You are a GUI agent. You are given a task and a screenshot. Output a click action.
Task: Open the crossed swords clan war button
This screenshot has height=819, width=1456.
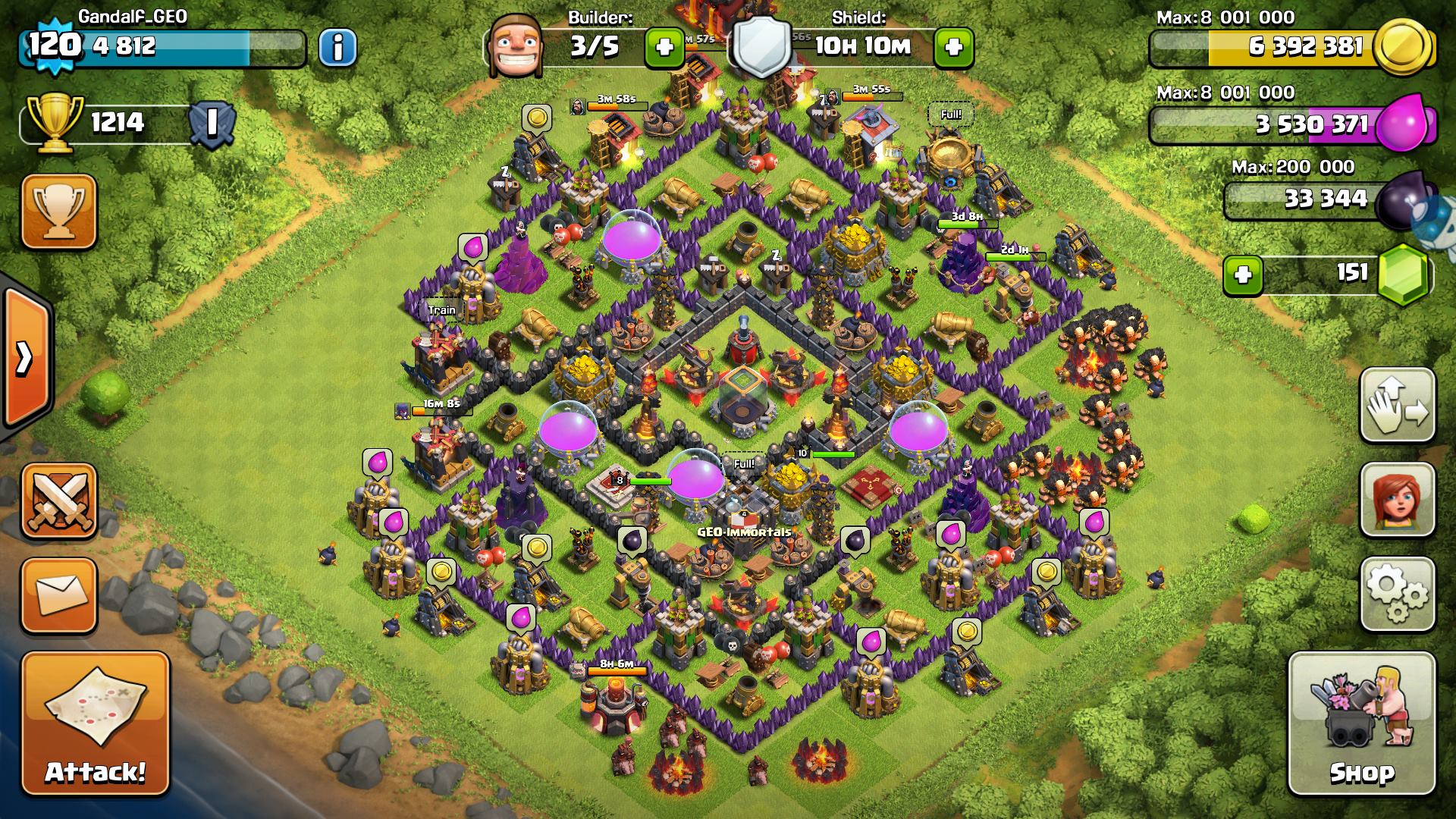[x=59, y=500]
